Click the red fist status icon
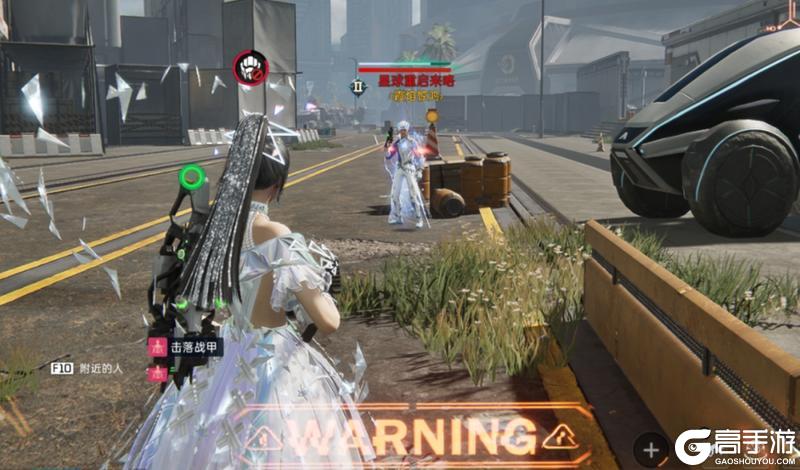800x470 pixels. (x=250, y=68)
